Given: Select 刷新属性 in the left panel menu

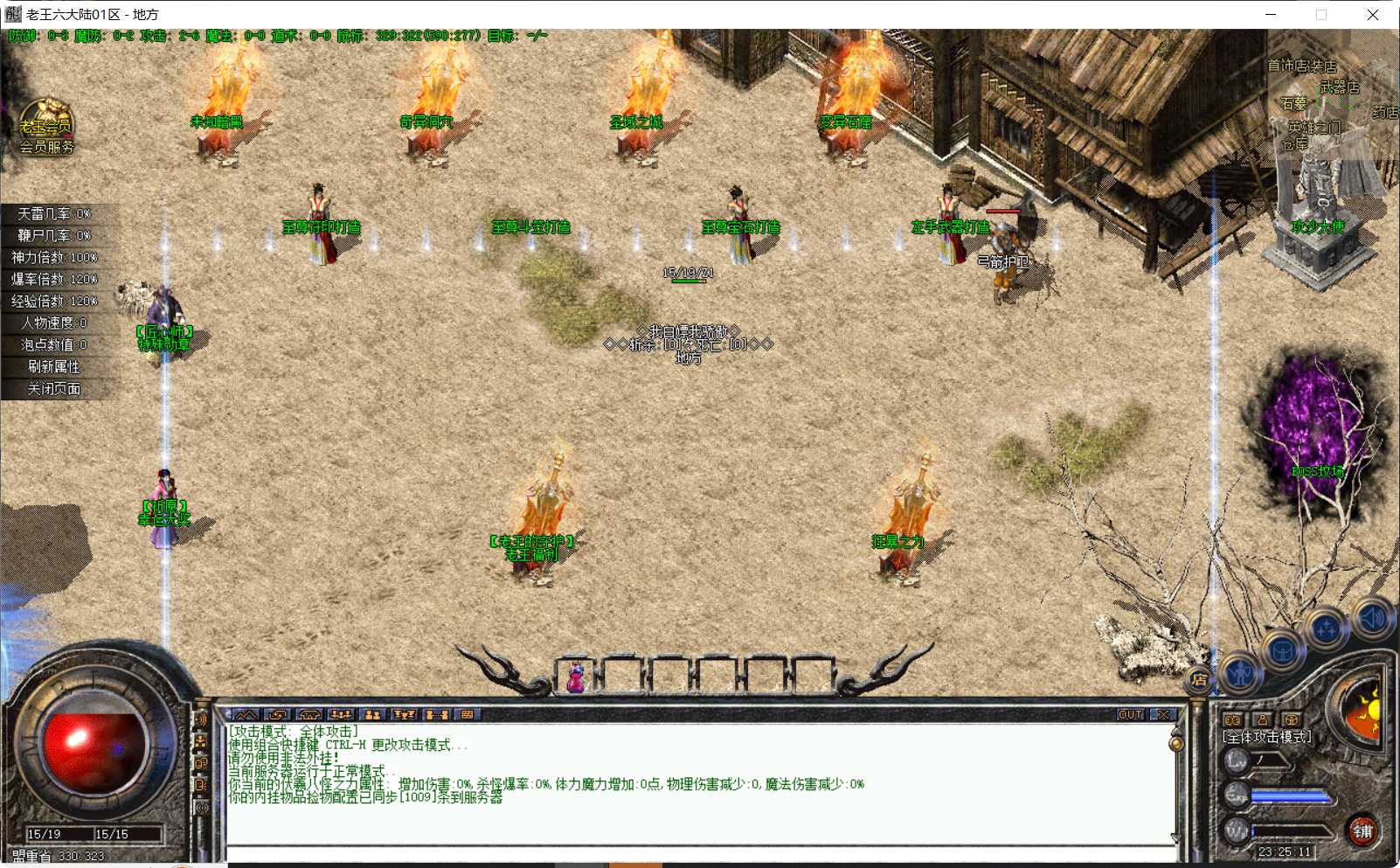Looking at the screenshot, I should click(54, 367).
